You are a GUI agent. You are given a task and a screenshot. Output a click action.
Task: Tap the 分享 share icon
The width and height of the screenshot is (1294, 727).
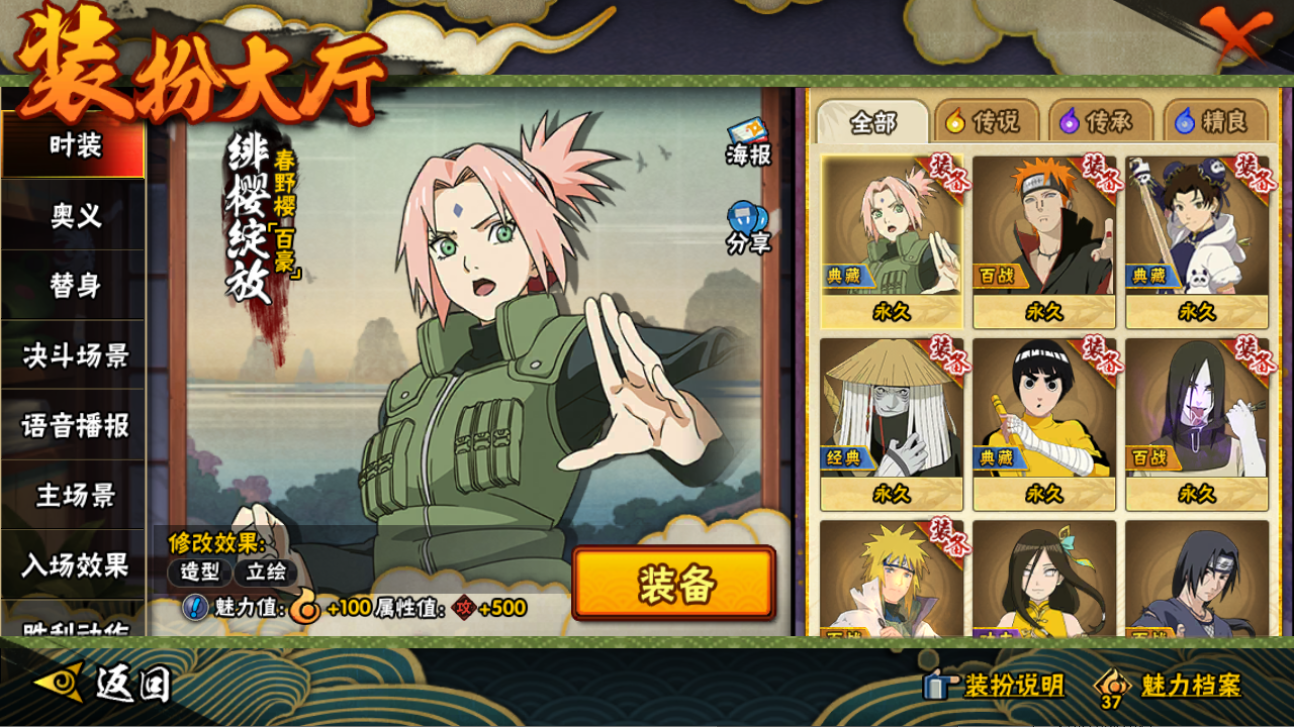coord(748,228)
